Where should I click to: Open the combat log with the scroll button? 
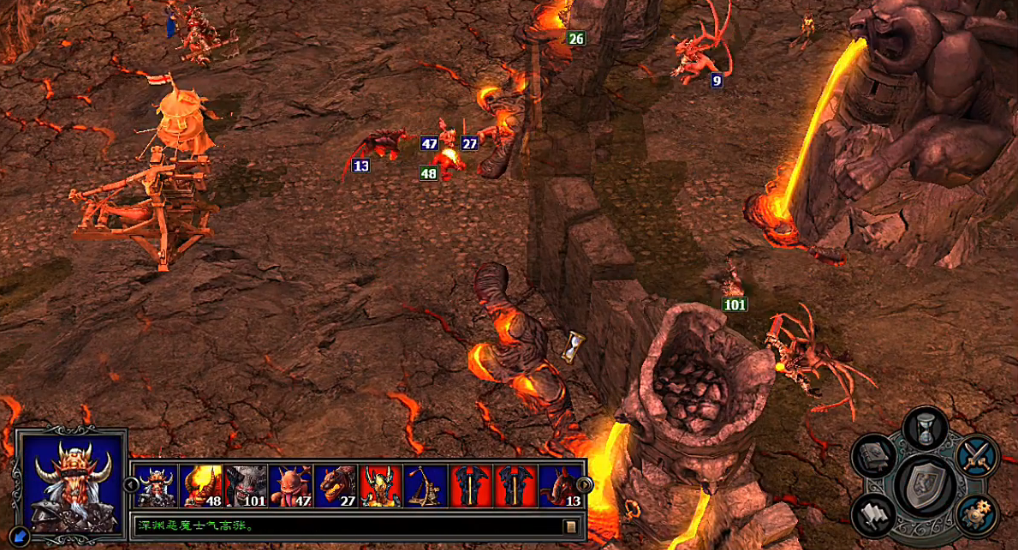(x=572, y=526)
